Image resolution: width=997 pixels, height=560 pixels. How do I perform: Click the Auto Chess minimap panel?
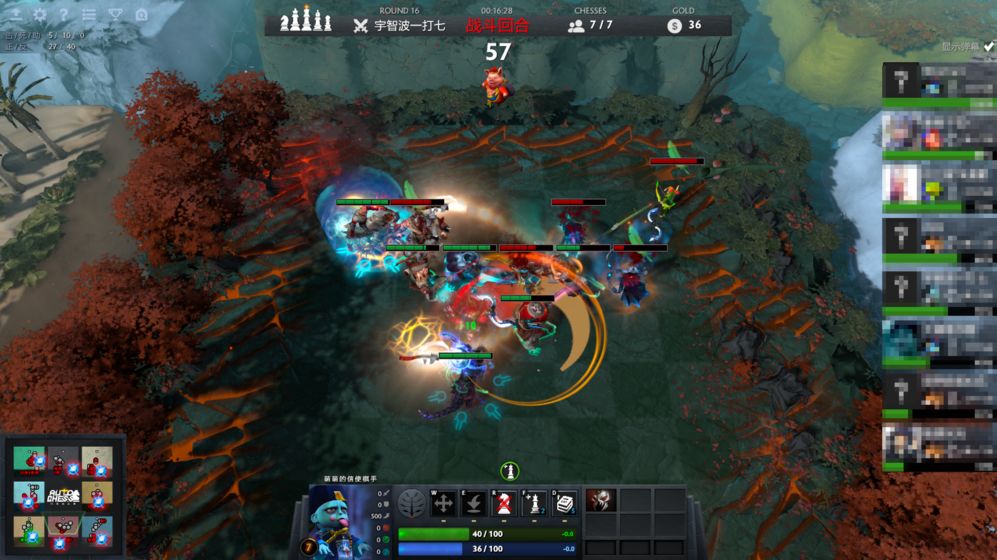[62, 495]
